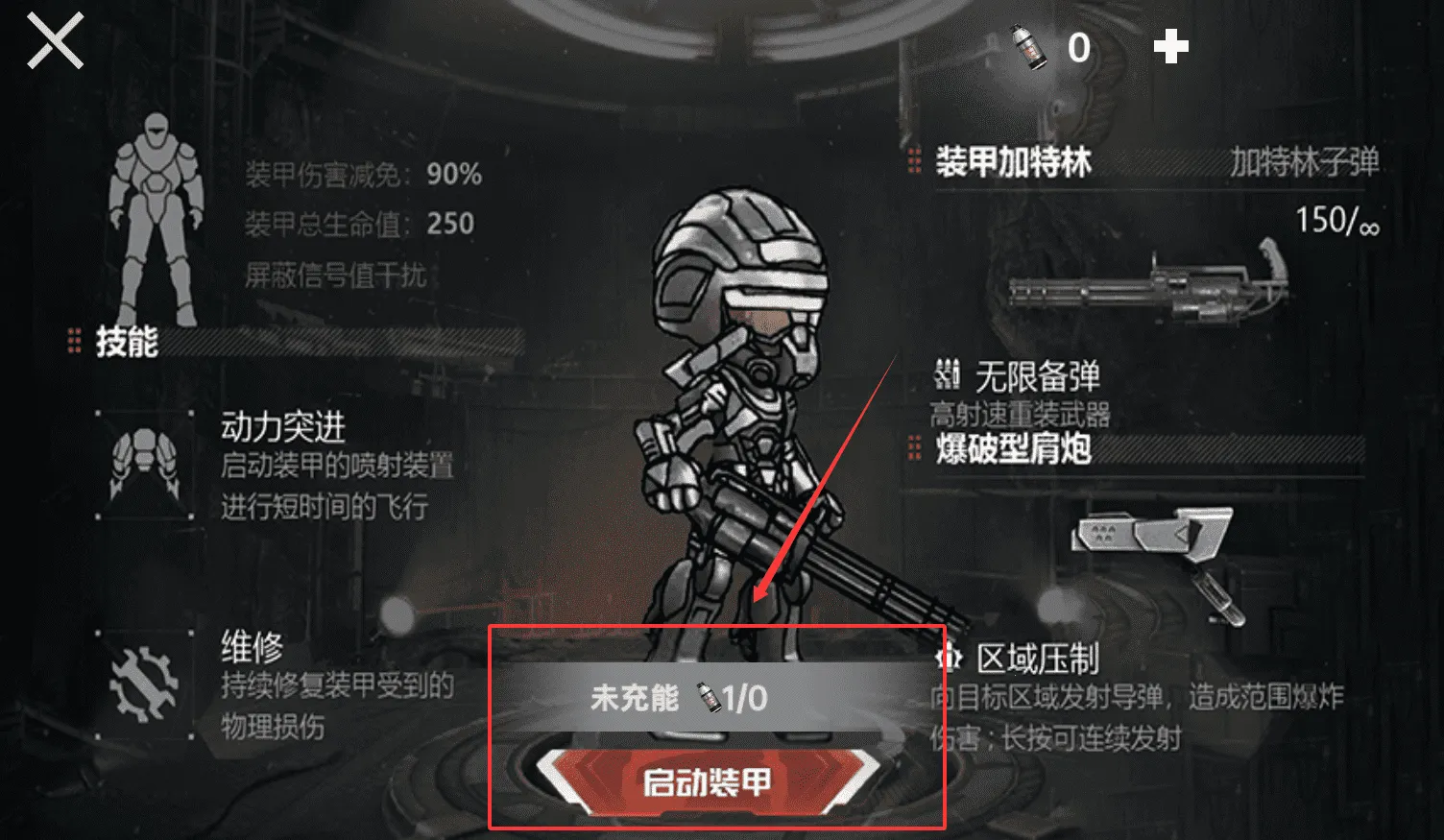Screen dimensions: 1444x840
Task: Click the plus button to add energy canisters
Action: pyautogui.click(x=1171, y=46)
